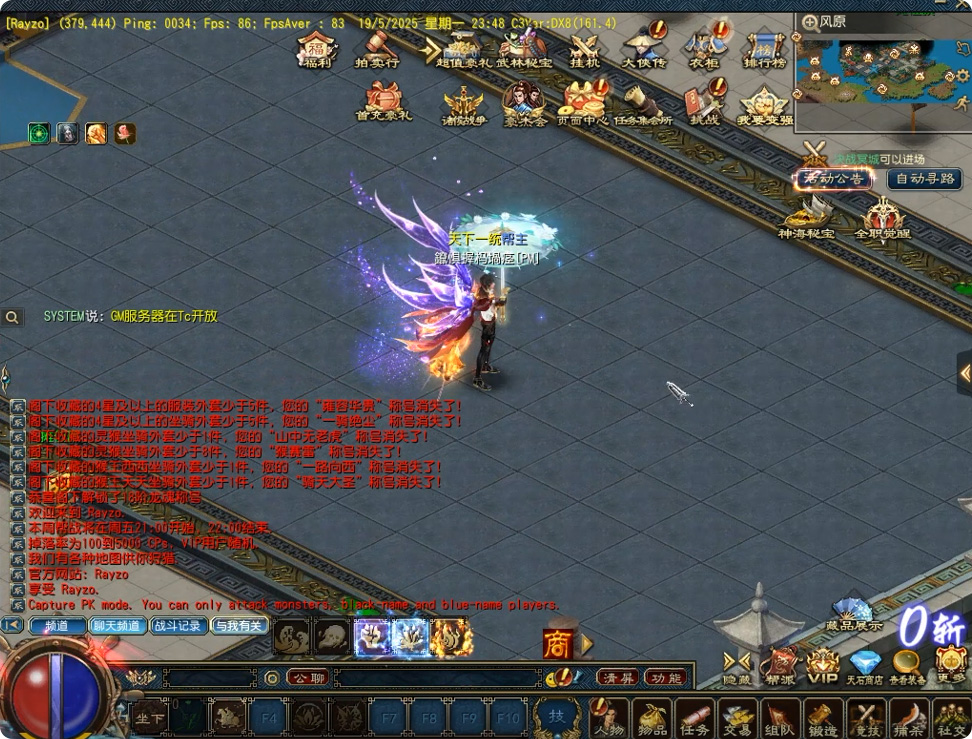Click the 公聊 public chat channel button
Image resolution: width=972 pixels, height=739 pixels.
[308, 678]
